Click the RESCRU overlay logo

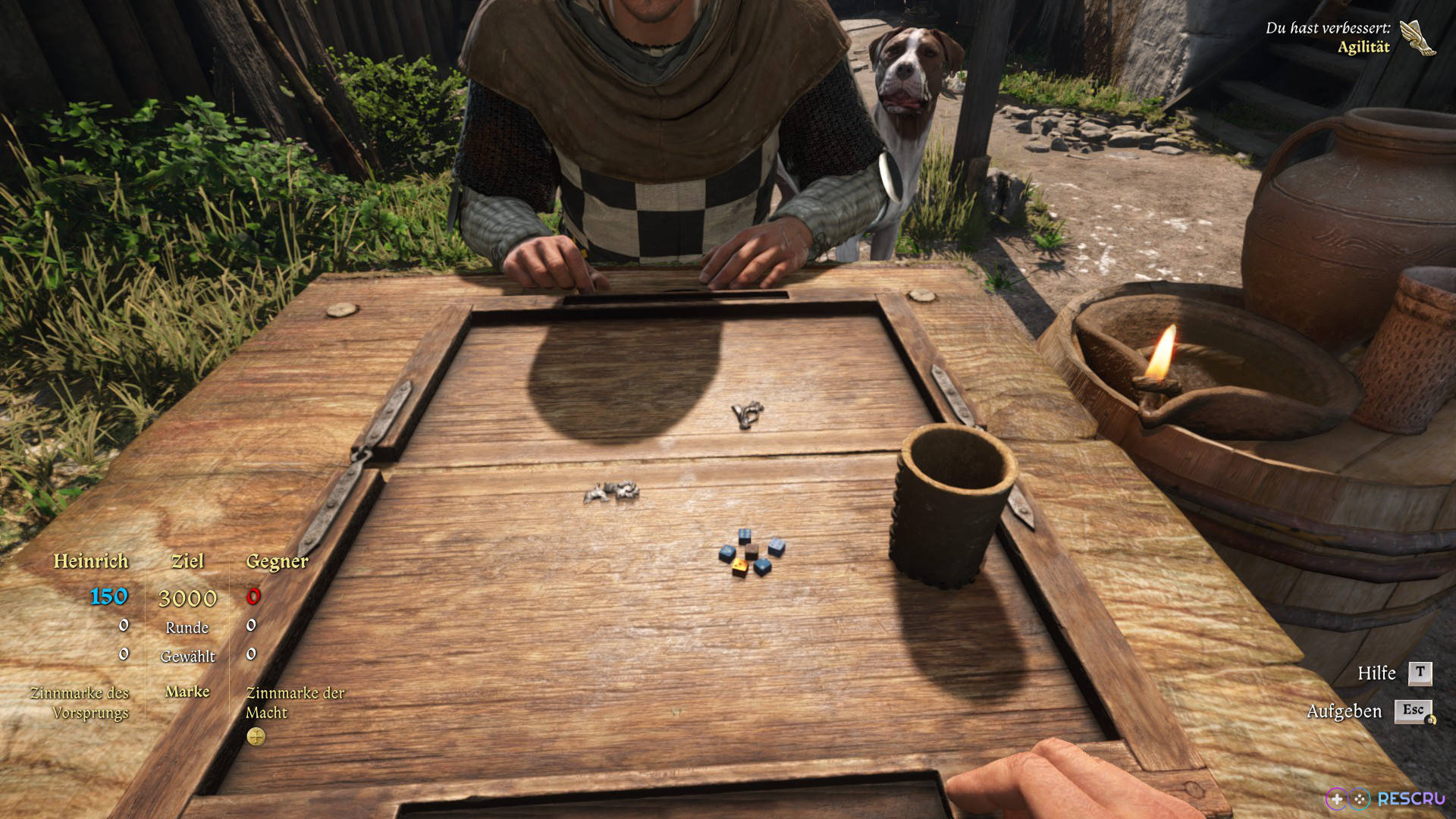coord(1385,799)
